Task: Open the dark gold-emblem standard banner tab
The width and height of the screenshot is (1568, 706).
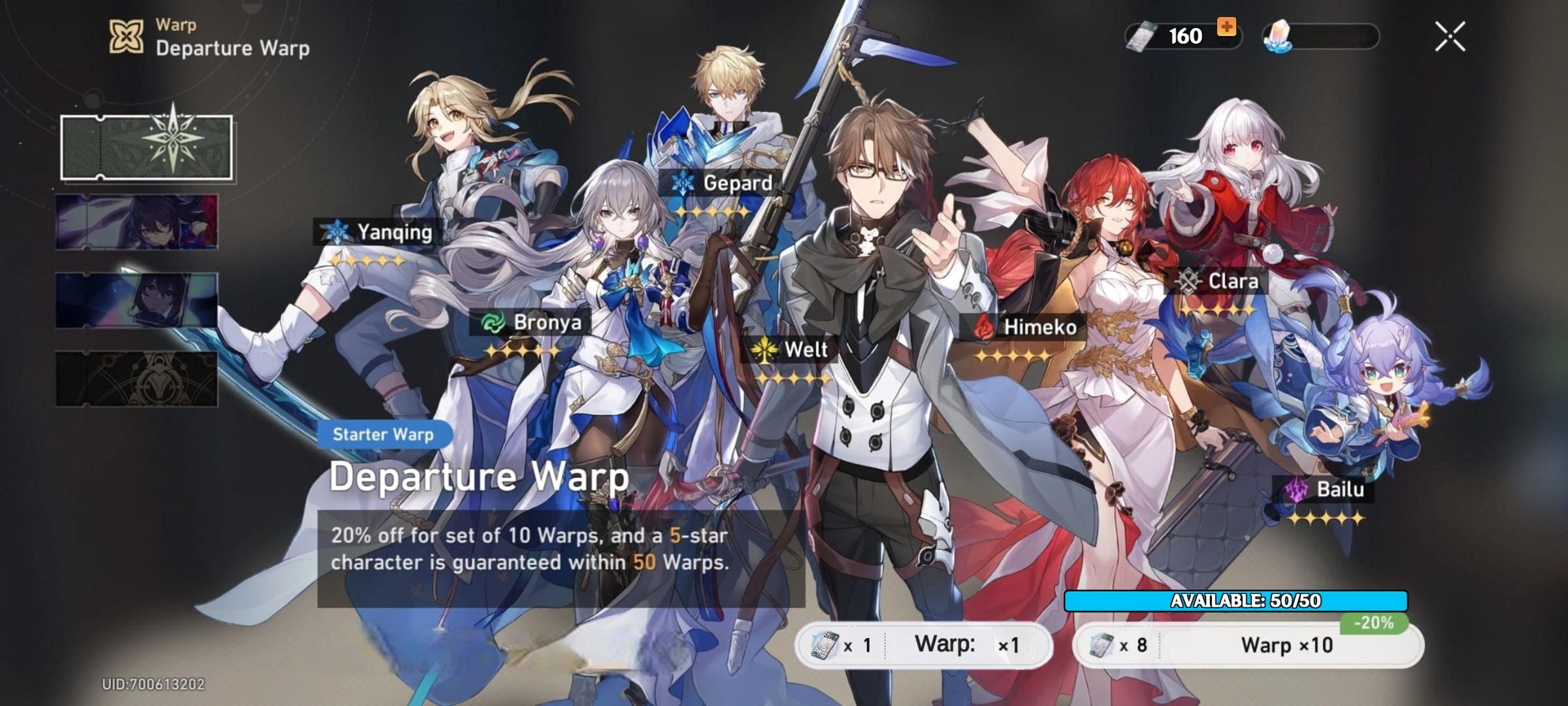Action: 137,378
